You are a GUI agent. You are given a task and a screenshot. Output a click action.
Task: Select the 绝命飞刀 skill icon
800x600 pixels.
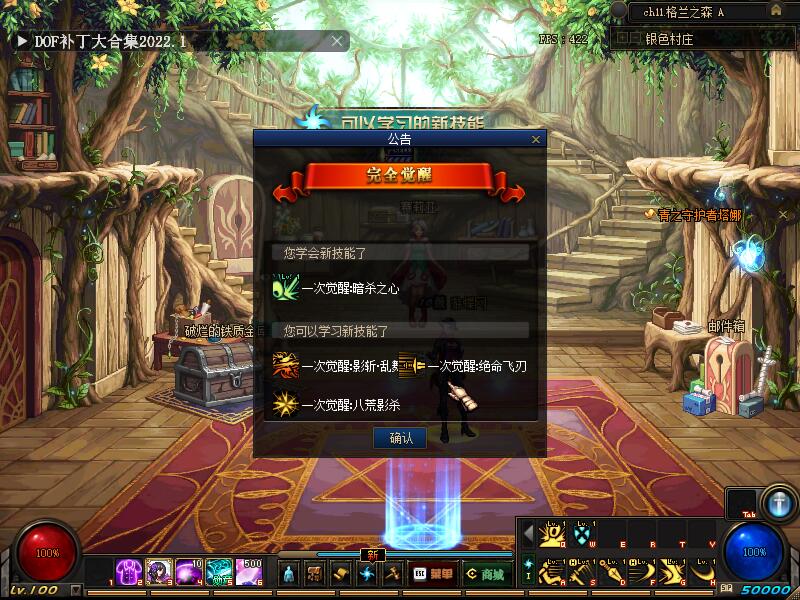click(411, 366)
